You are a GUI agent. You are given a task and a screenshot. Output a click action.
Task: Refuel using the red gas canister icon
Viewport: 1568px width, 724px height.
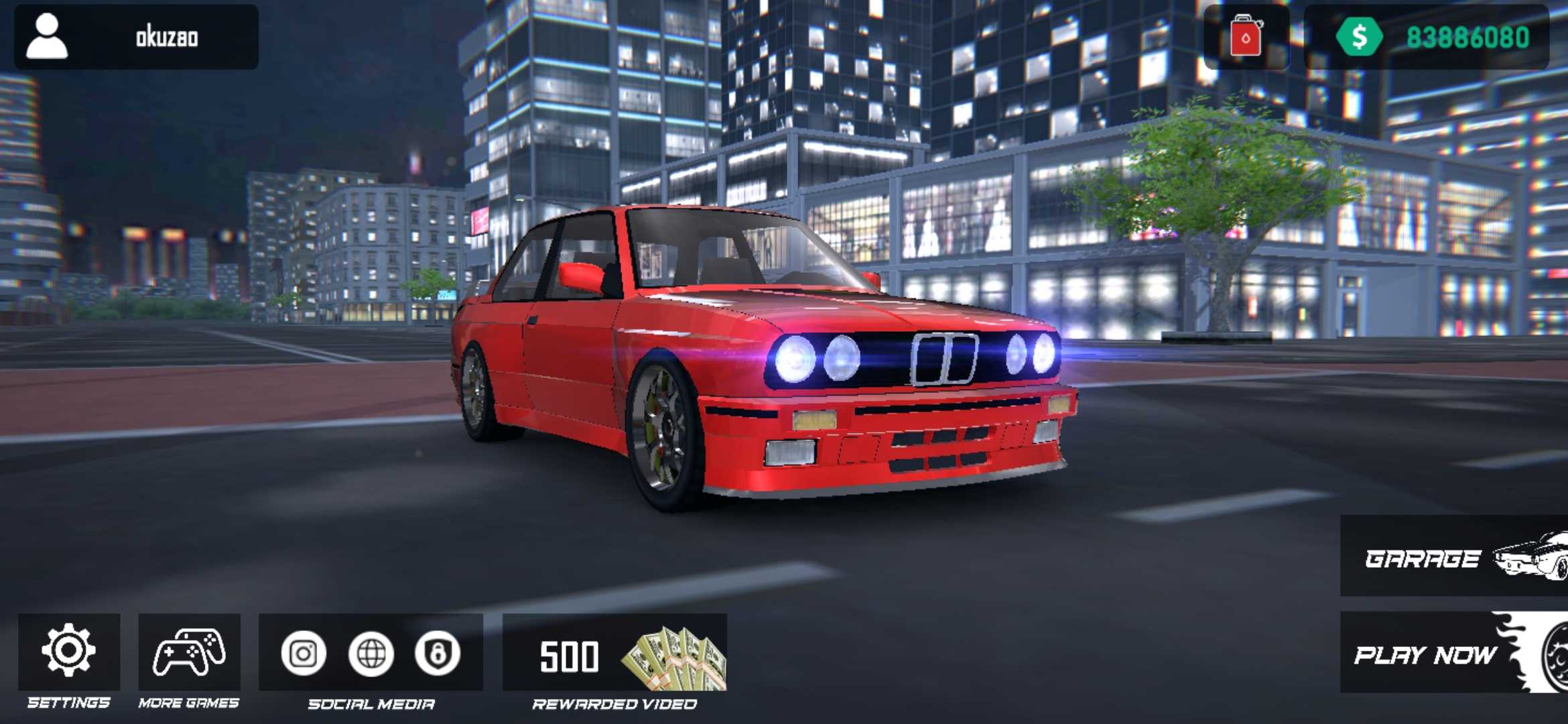point(1246,38)
